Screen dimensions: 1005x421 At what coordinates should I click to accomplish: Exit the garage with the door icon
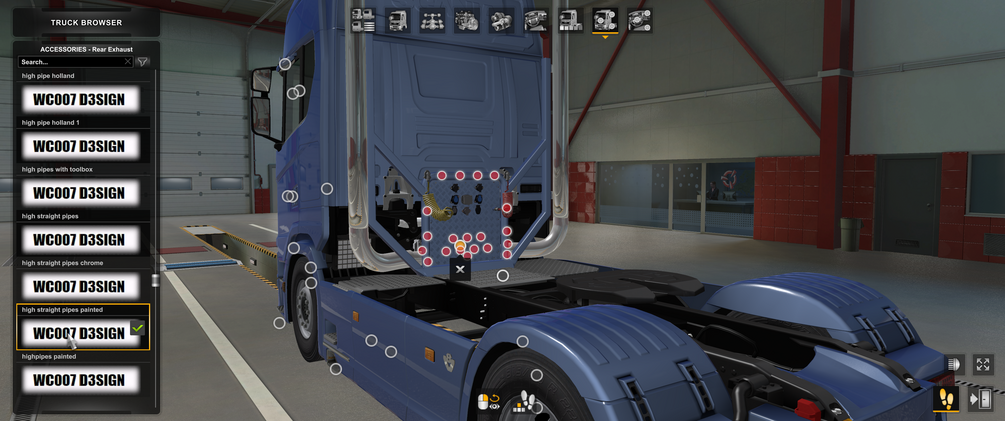[981, 399]
